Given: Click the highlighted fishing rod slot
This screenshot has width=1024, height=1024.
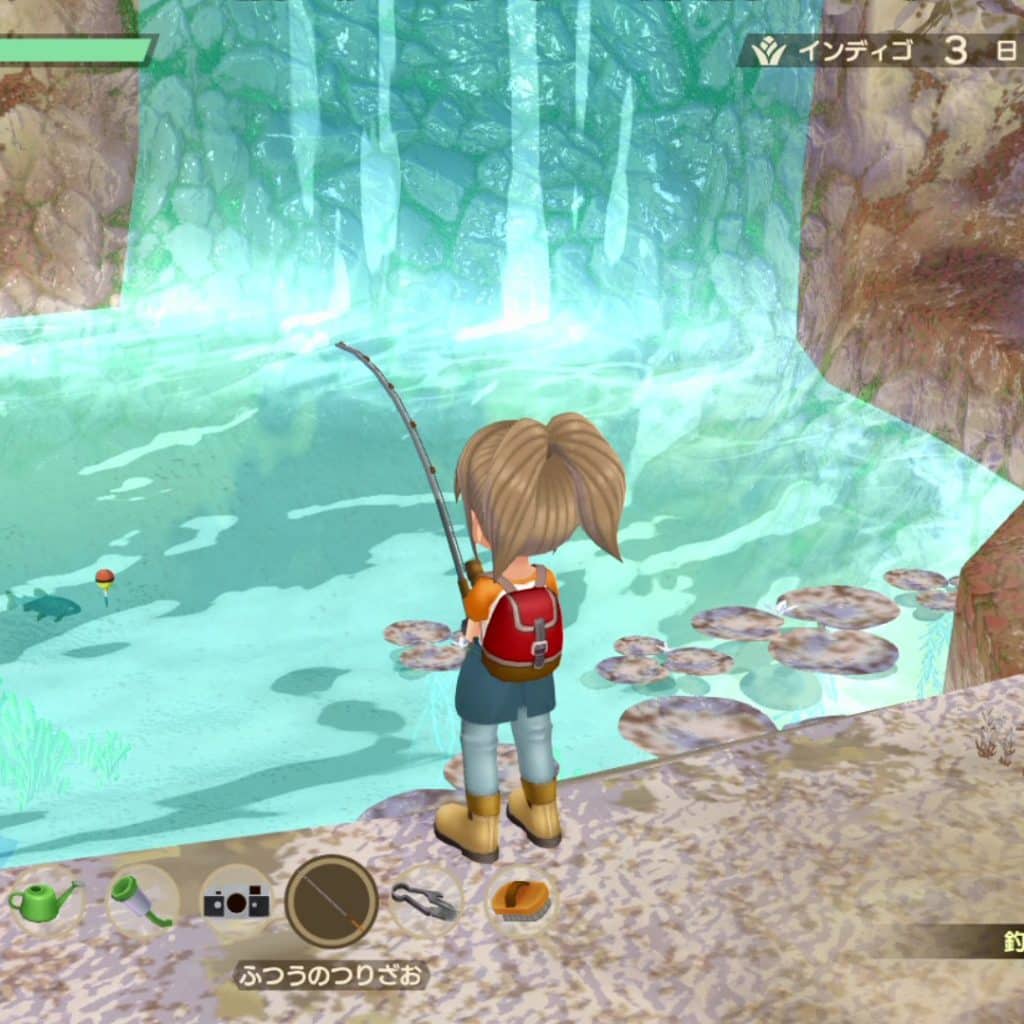Looking at the screenshot, I should click(331, 902).
